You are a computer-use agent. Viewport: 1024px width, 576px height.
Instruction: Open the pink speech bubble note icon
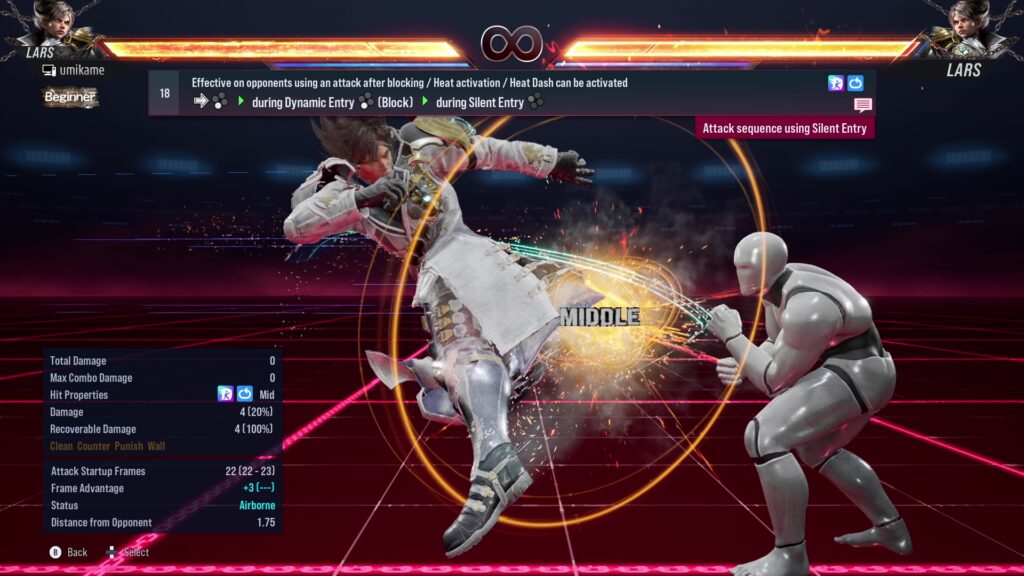coord(862,104)
